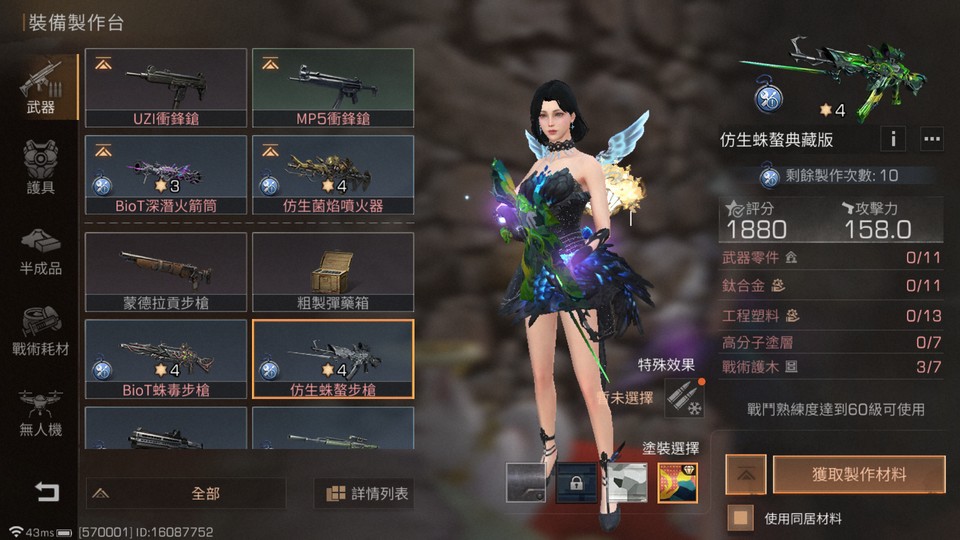Select the UZI衝鋒鎗 crafting slot
The width and height of the screenshot is (960, 540).
166,88
